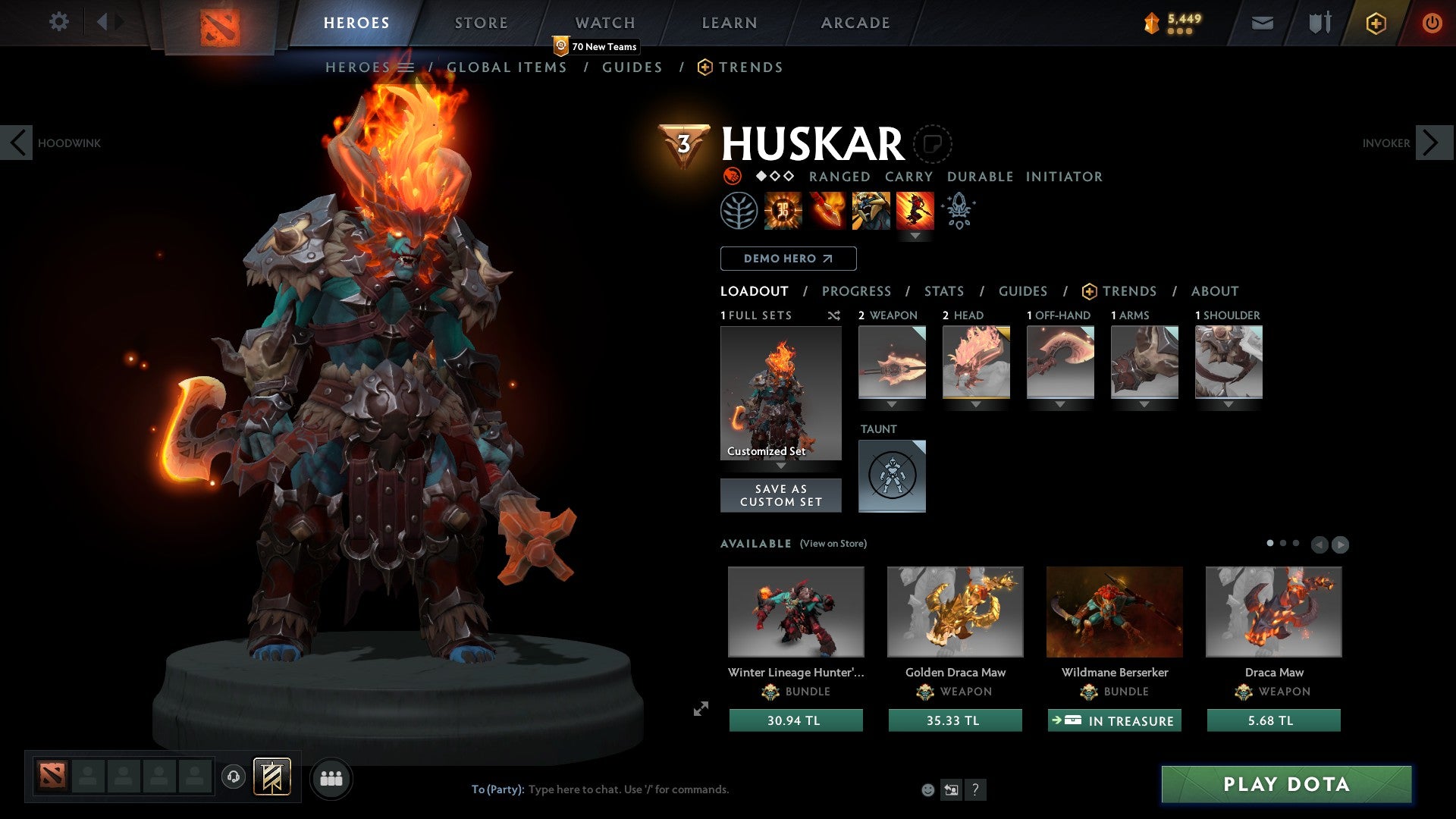Select the Taunt slot placeholder

click(x=892, y=476)
